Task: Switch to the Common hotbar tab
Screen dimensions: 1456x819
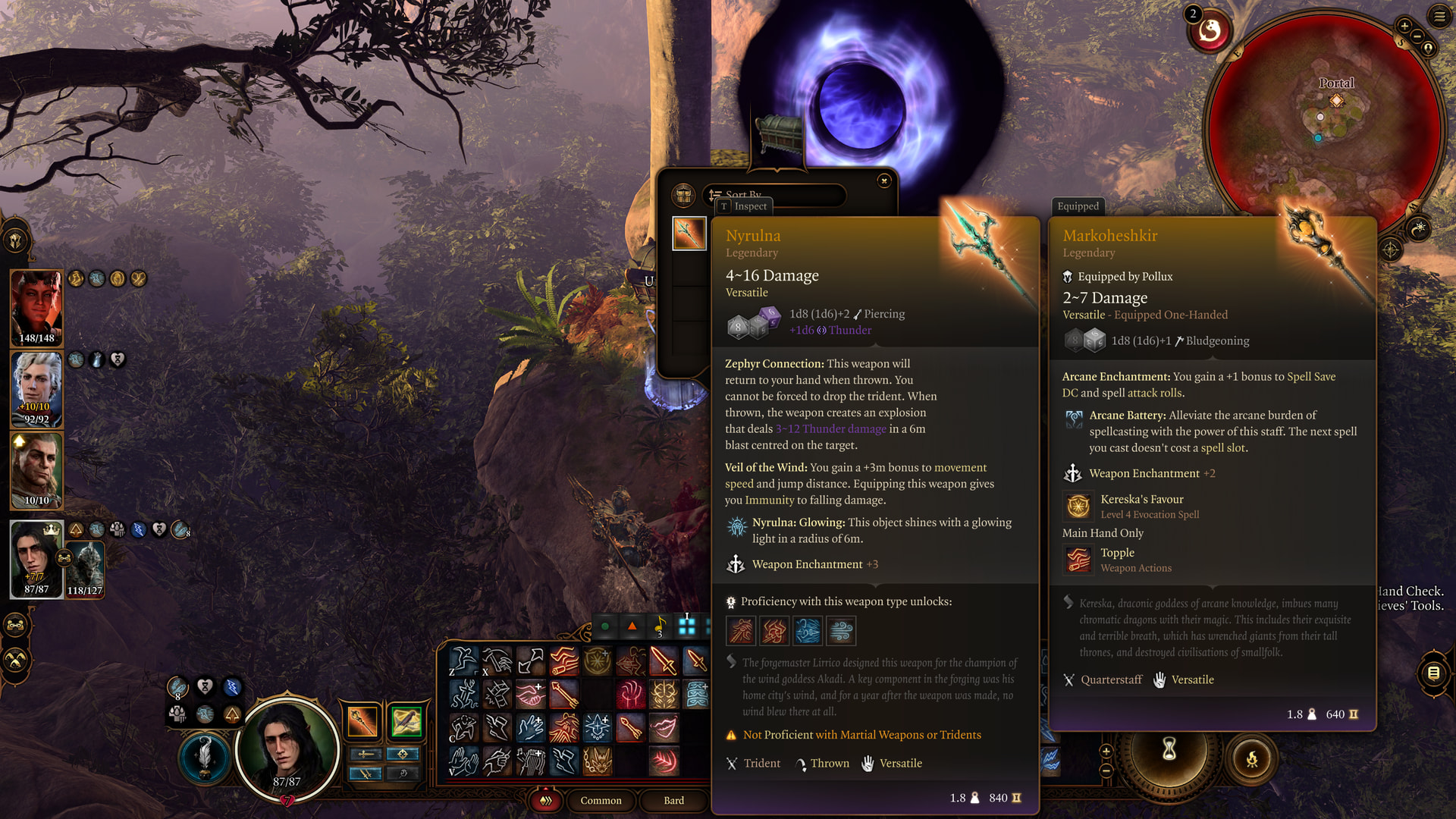Action: point(601,800)
